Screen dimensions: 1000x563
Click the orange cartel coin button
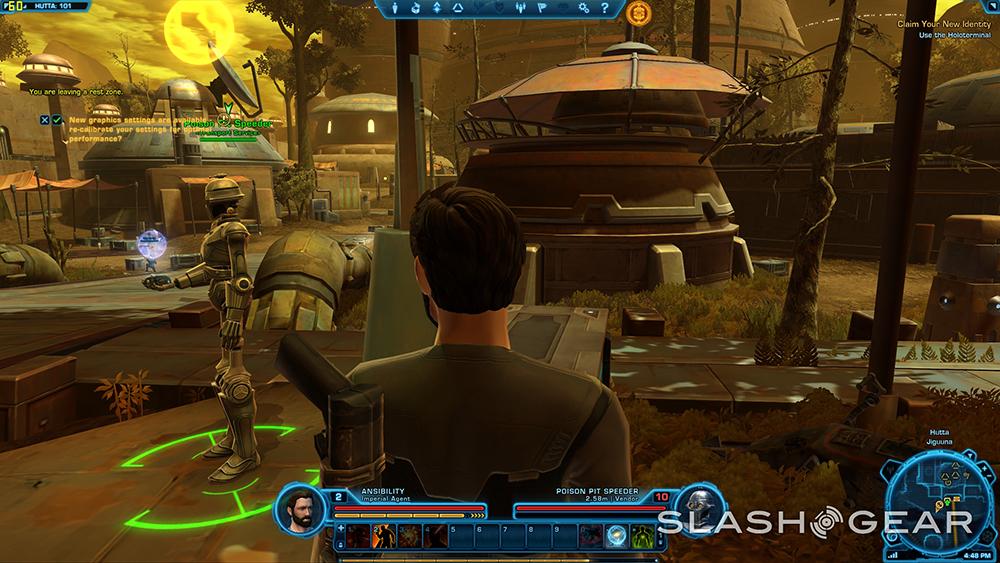click(639, 13)
